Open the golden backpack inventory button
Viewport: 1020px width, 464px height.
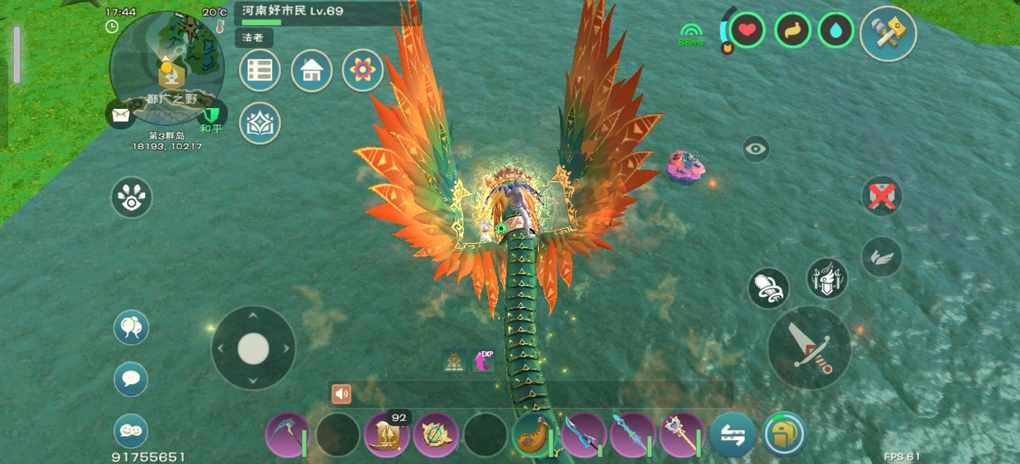pyautogui.click(x=784, y=435)
